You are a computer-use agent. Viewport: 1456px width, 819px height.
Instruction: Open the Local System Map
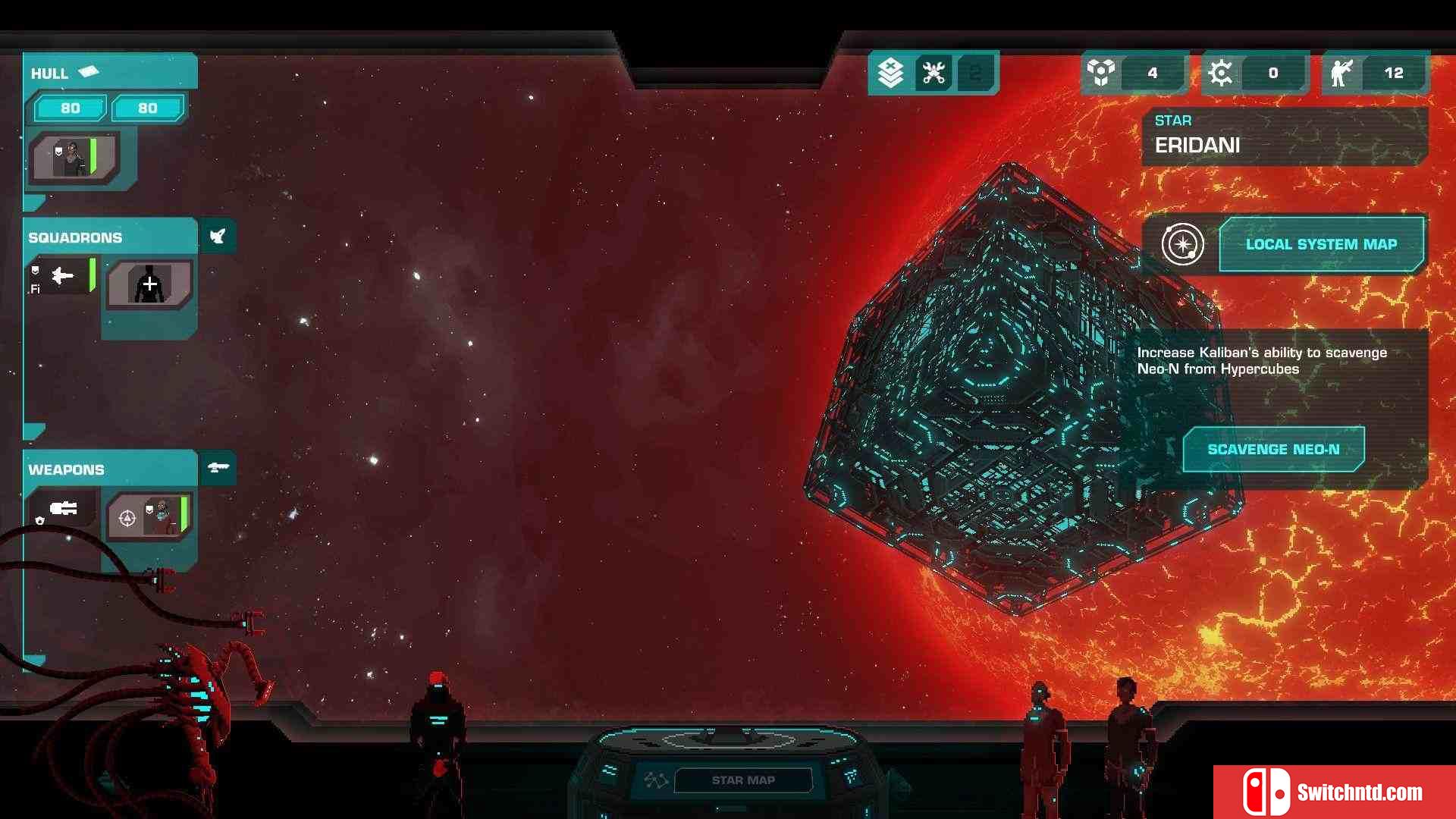click(x=1321, y=244)
